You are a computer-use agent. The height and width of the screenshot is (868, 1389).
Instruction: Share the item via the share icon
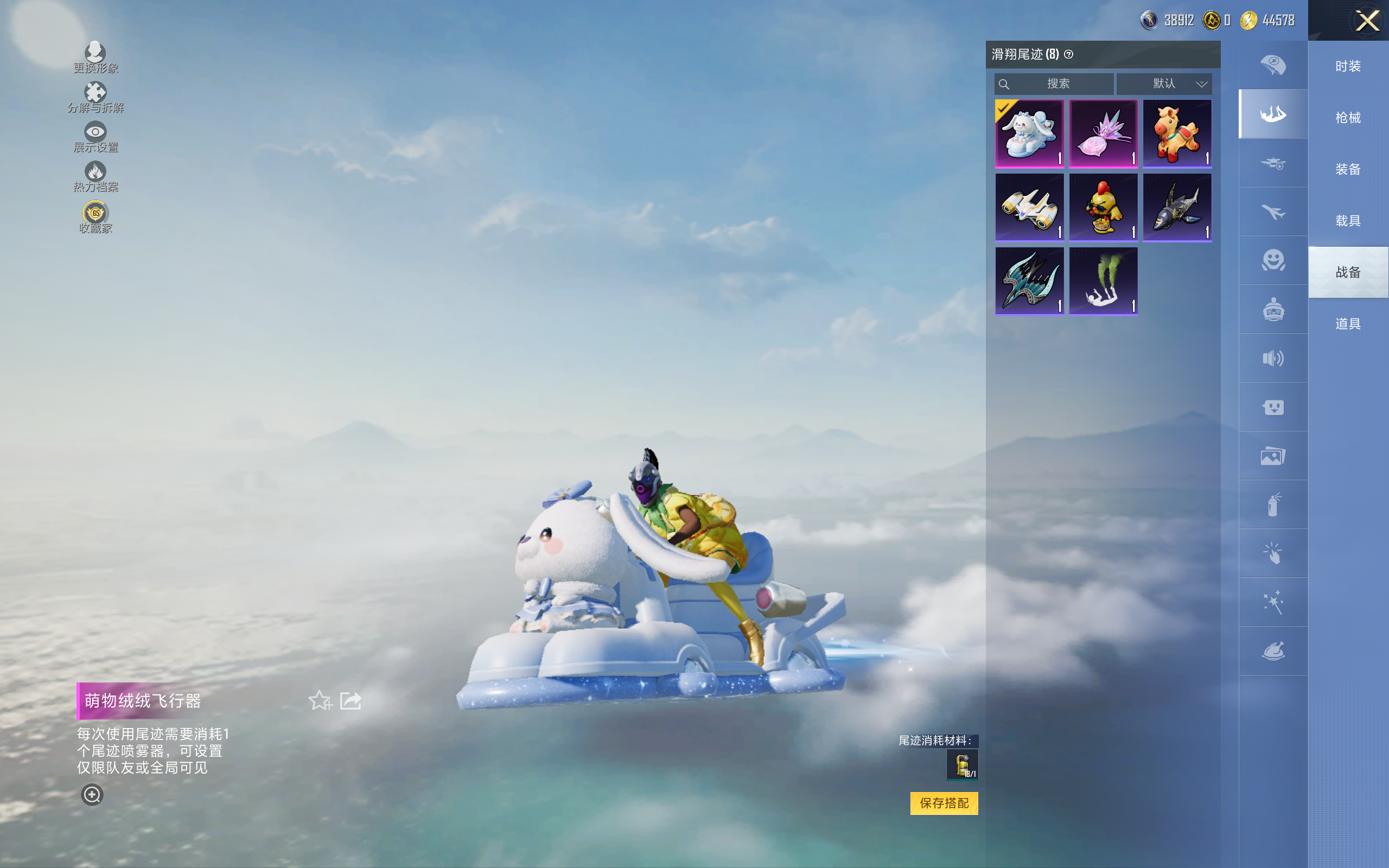[351, 700]
